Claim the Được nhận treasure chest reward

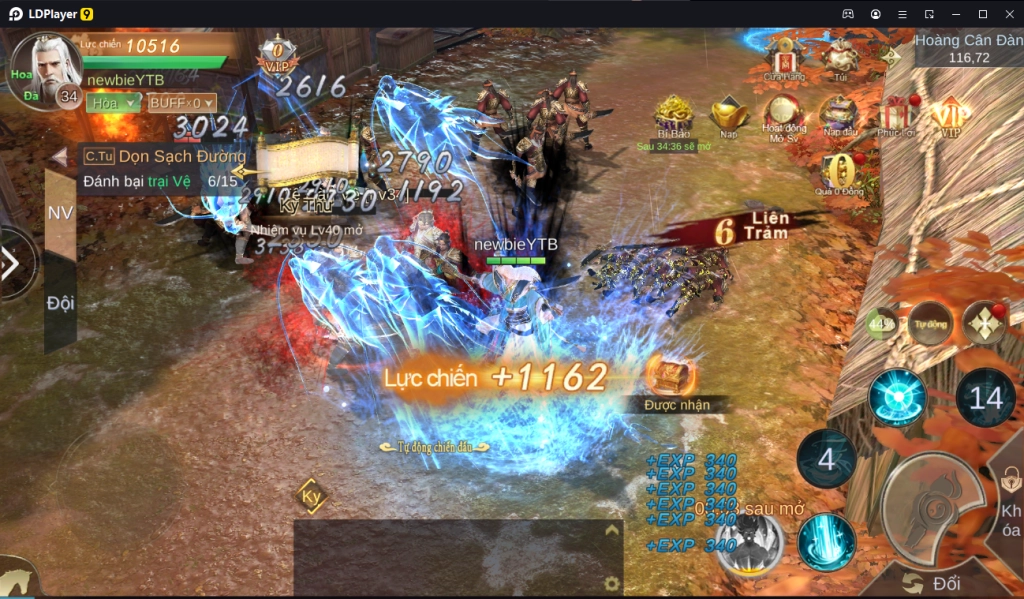pos(670,377)
